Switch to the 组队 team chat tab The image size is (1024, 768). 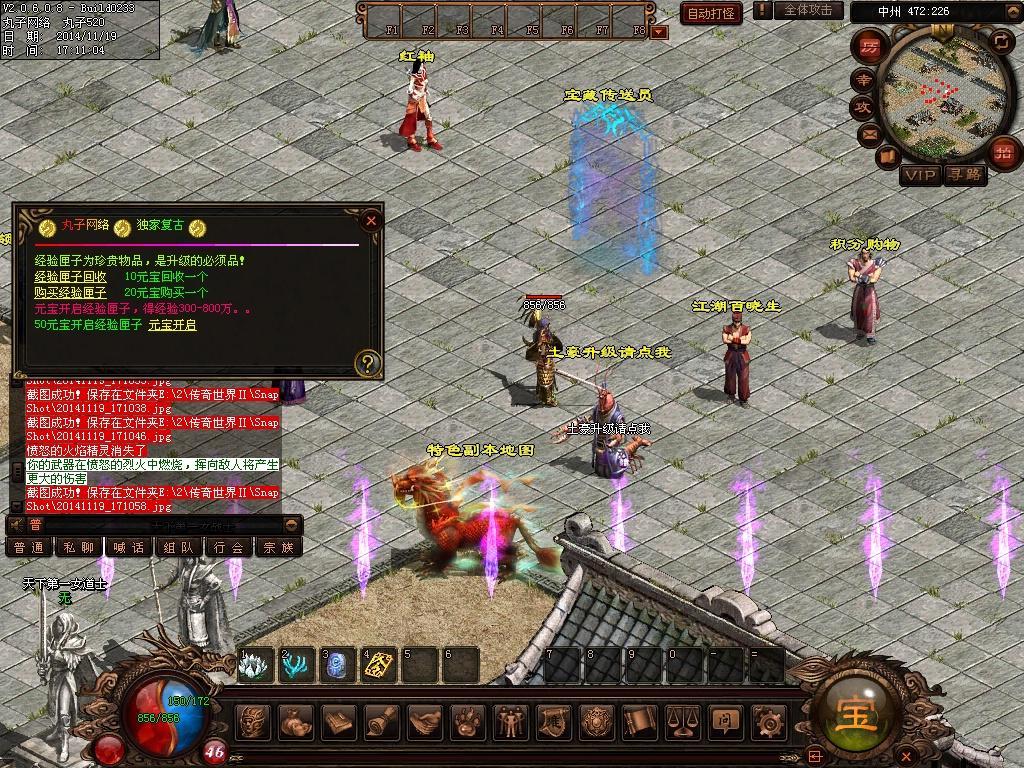click(179, 547)
